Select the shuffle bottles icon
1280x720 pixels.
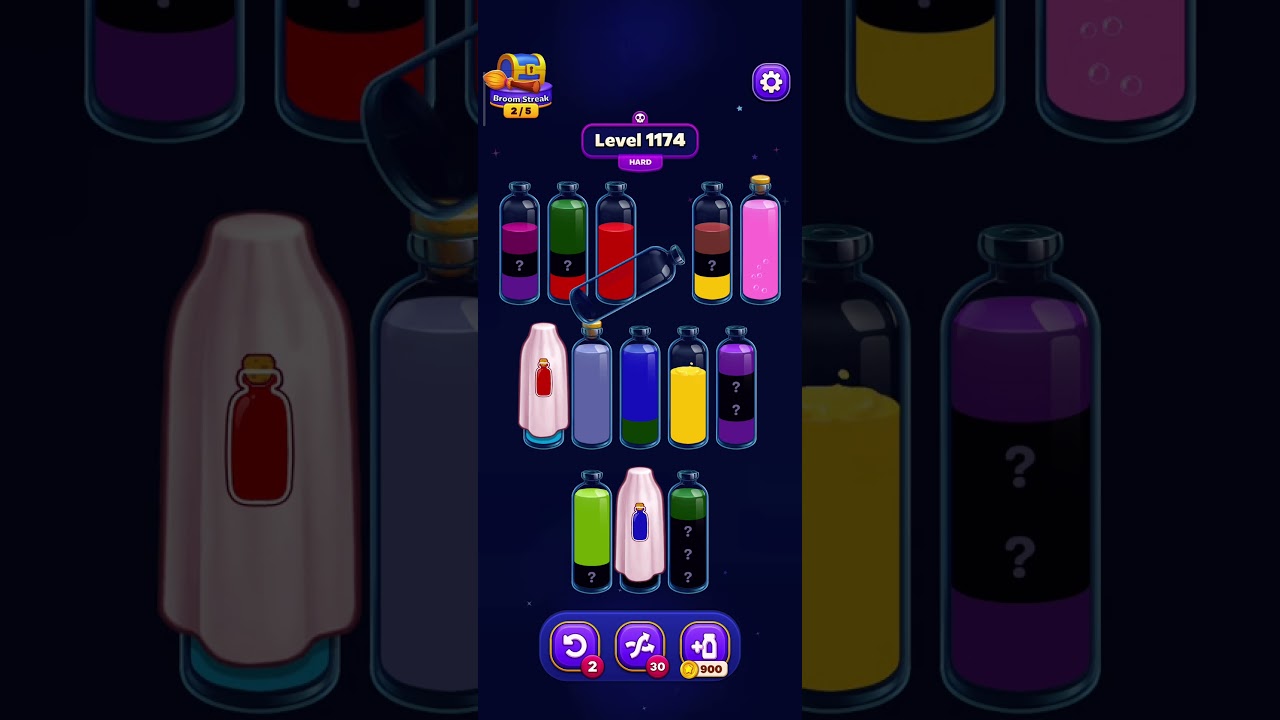640,646
